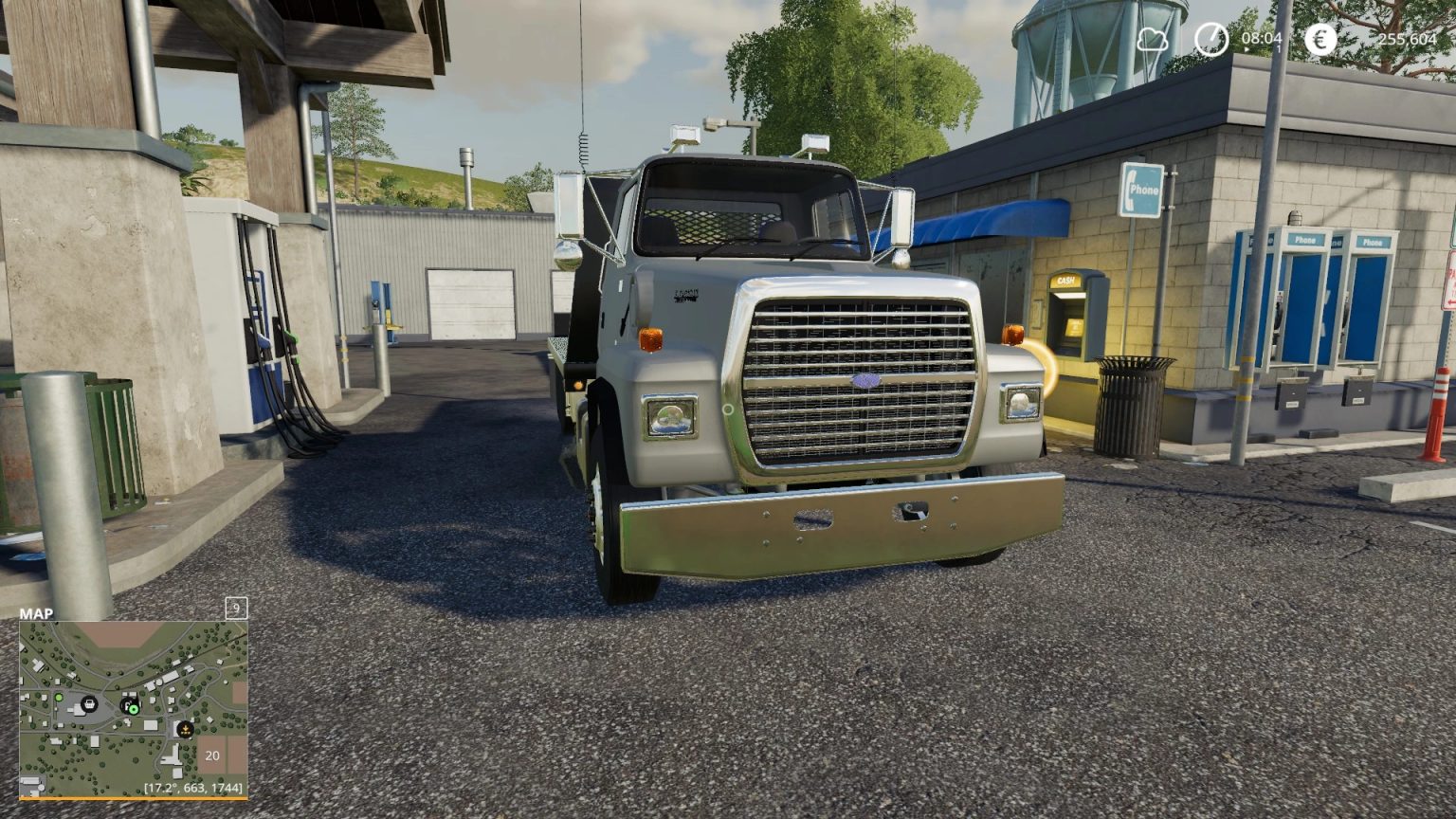Click the weather forecast cloud icon
Image resolution: width=1456 pixels, height=819 pixels.
point(1152,41)
